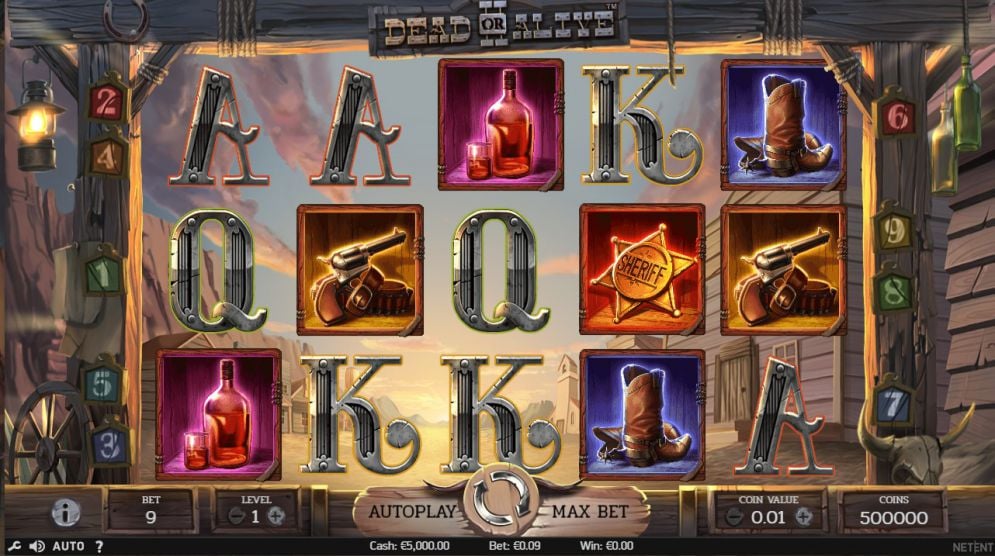Select payline marker number 5
995x556 pixels.
103,383
